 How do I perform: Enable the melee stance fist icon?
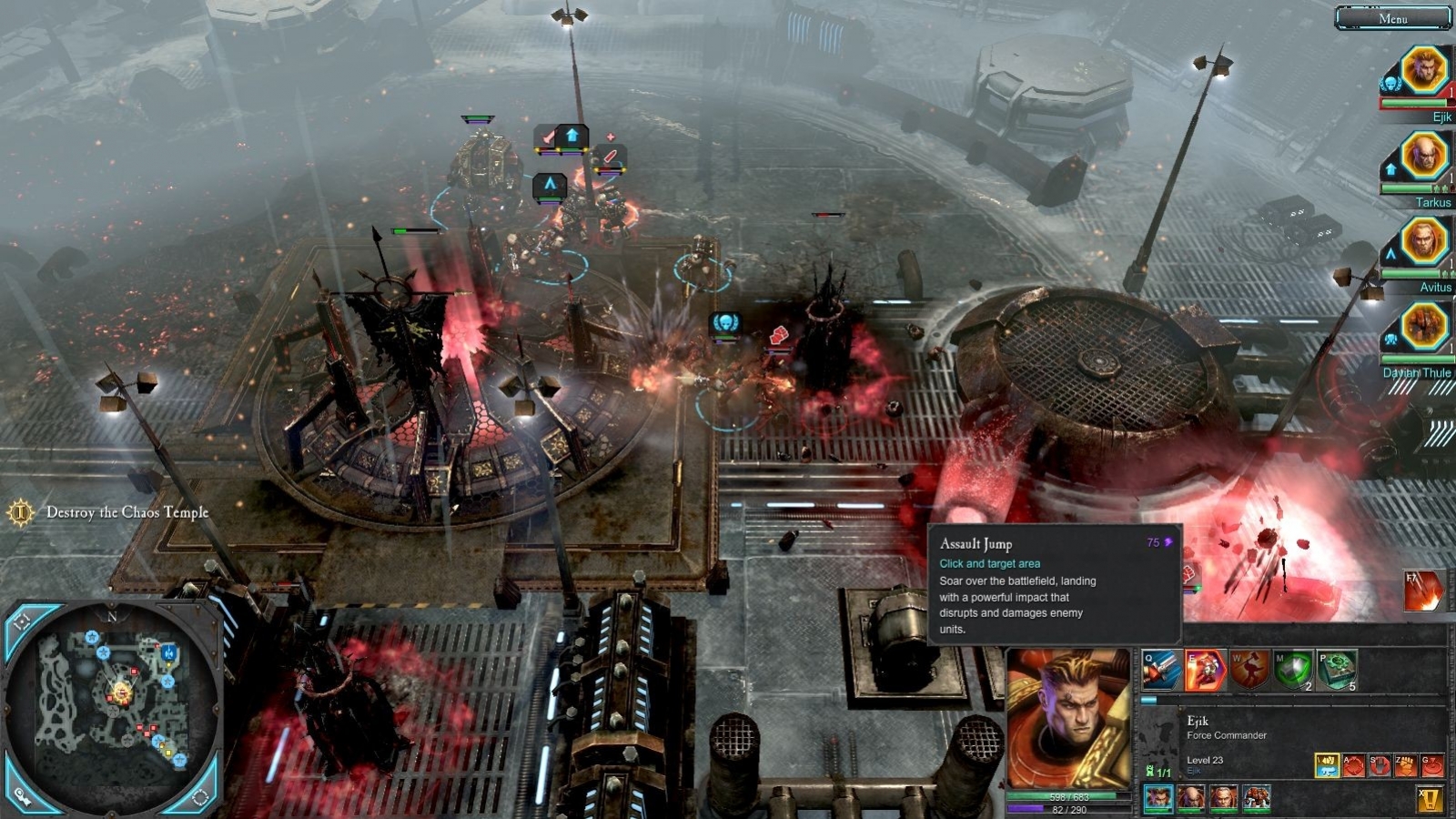(x=1404, y=764)
